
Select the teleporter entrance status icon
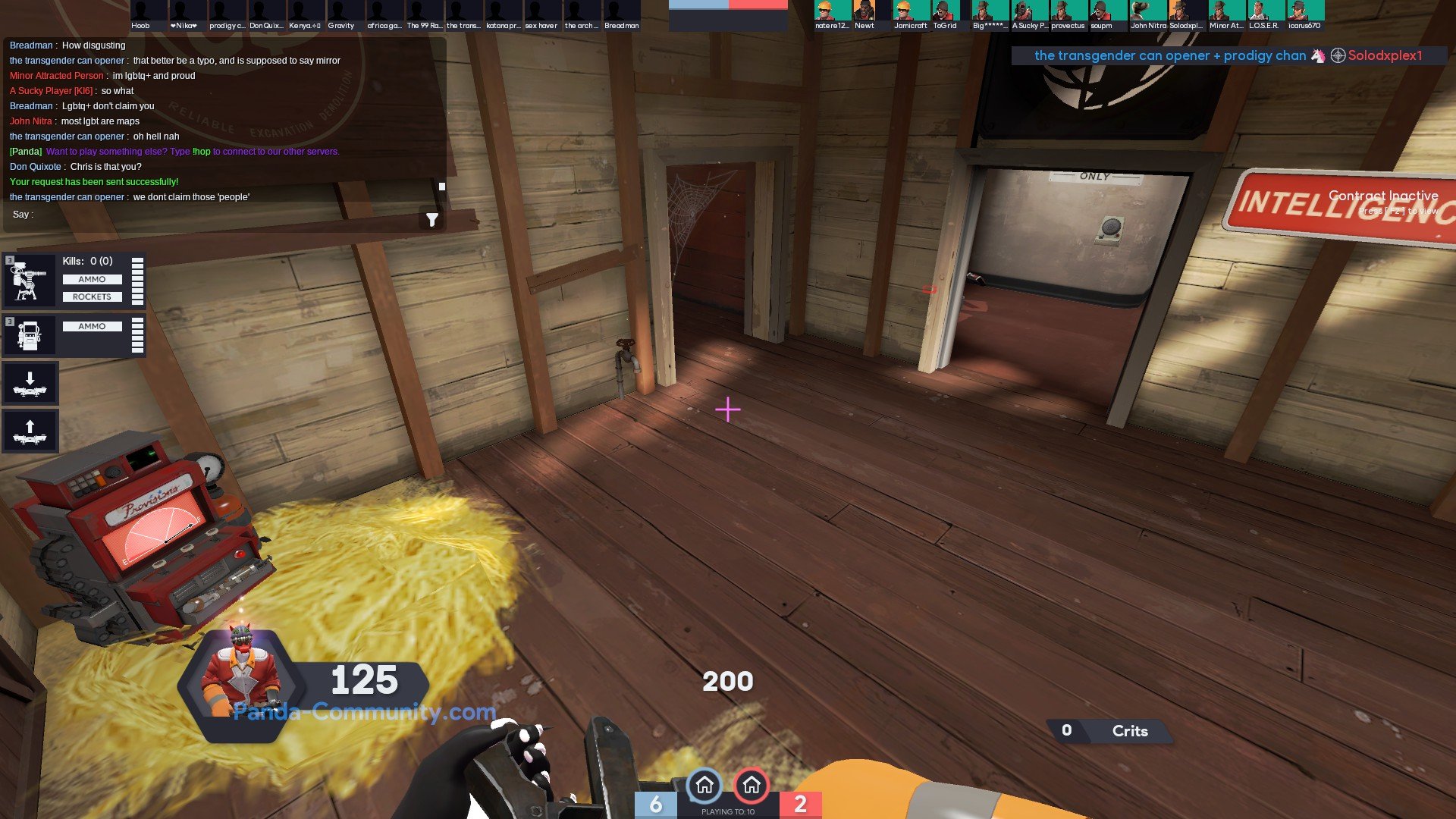point(30,384)
